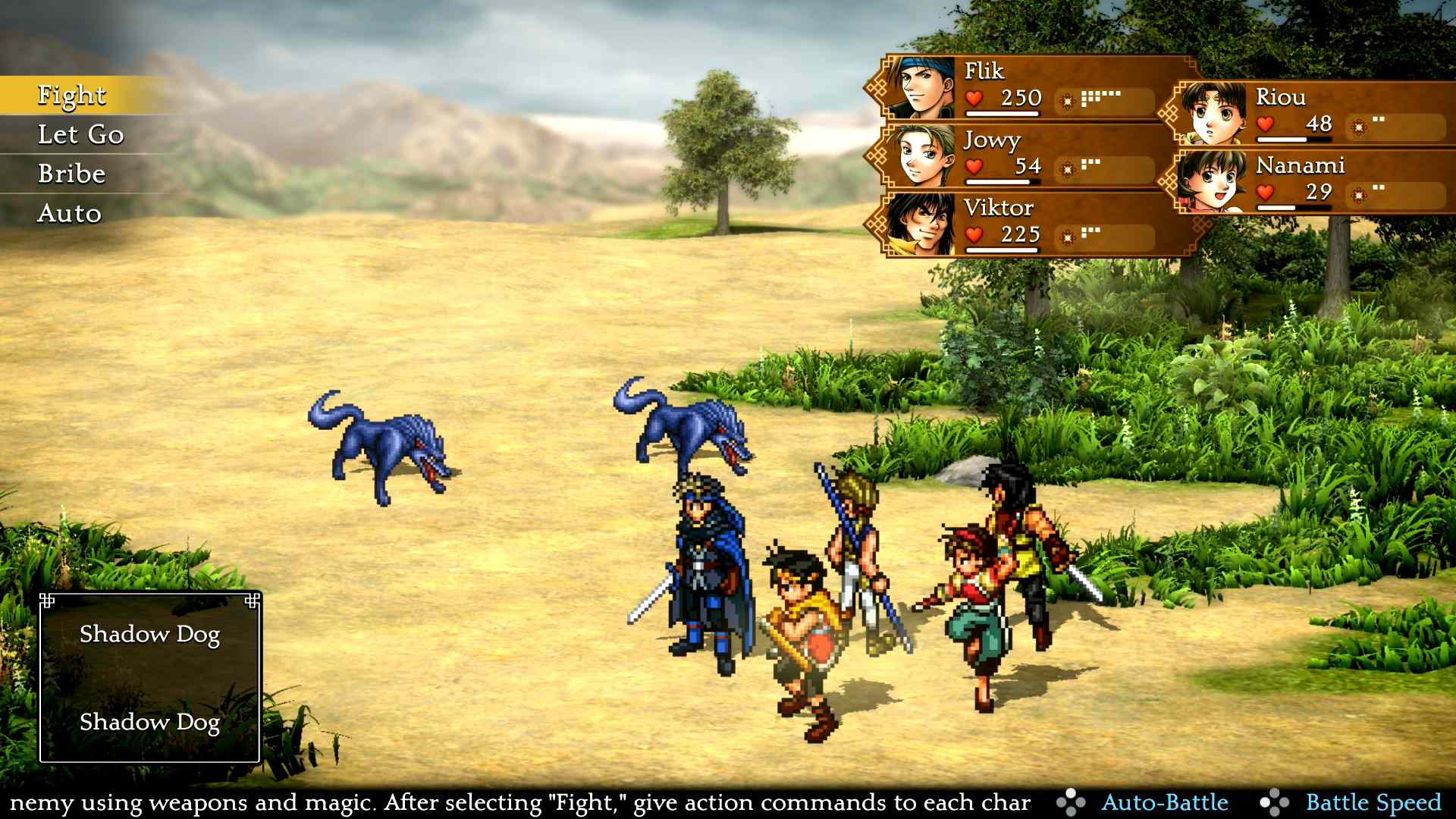This screenshot has width=1456, height=819.
Task: Select the Fight command
Action: [x=73, y=96]
